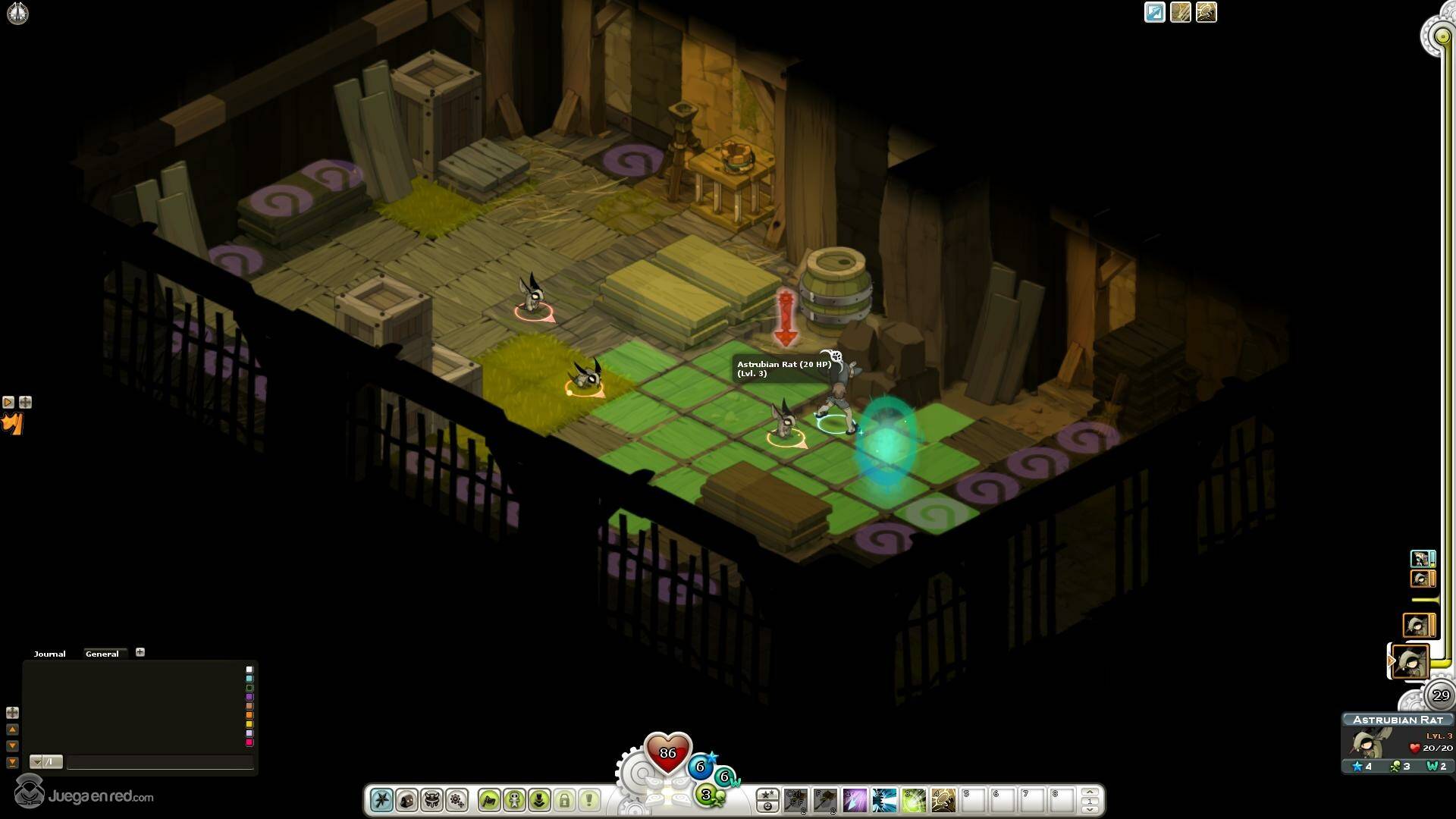Viewport: 1456px width, 819px height.
Task: Click the green flag button
Action: coord(489,800)
